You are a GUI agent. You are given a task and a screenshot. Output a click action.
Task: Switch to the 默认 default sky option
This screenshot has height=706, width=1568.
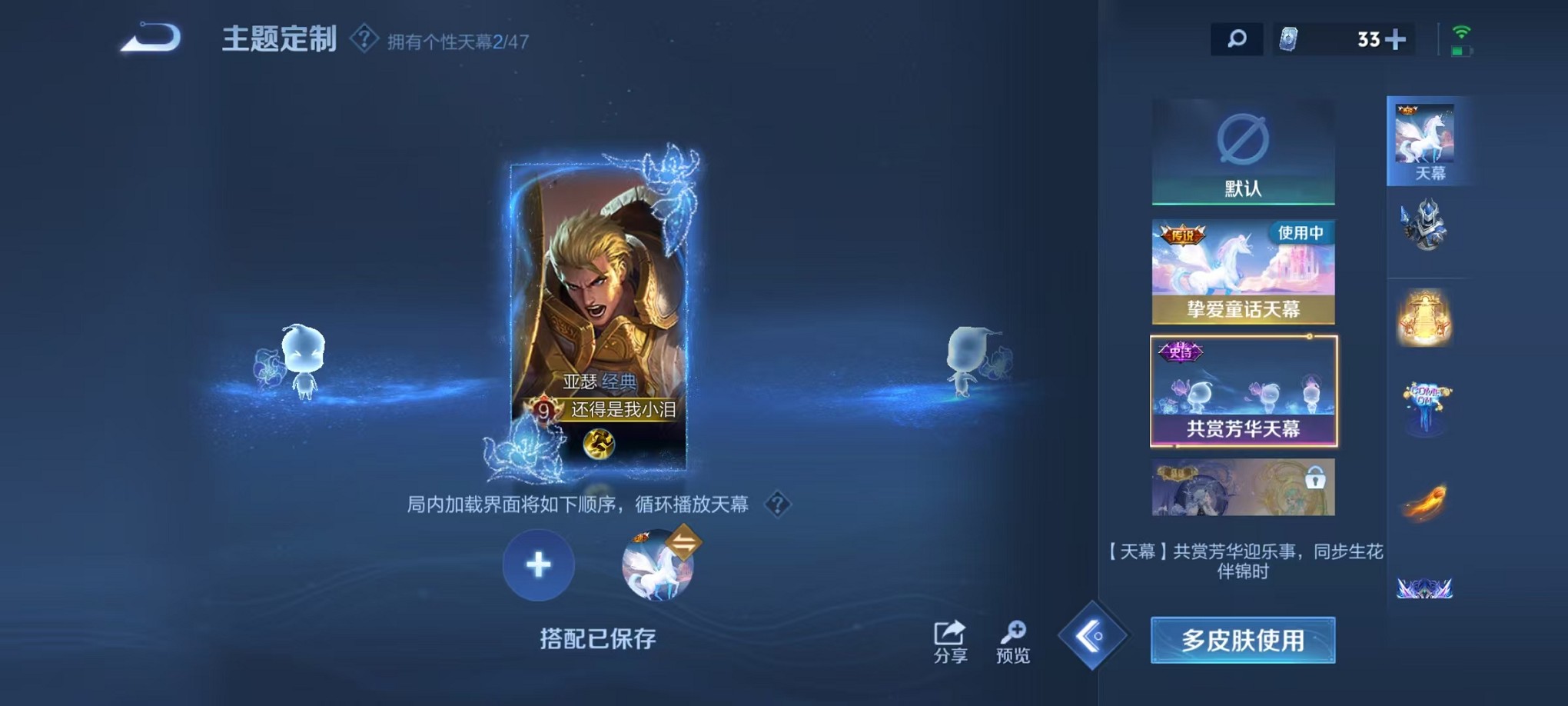coord(1242,151)
